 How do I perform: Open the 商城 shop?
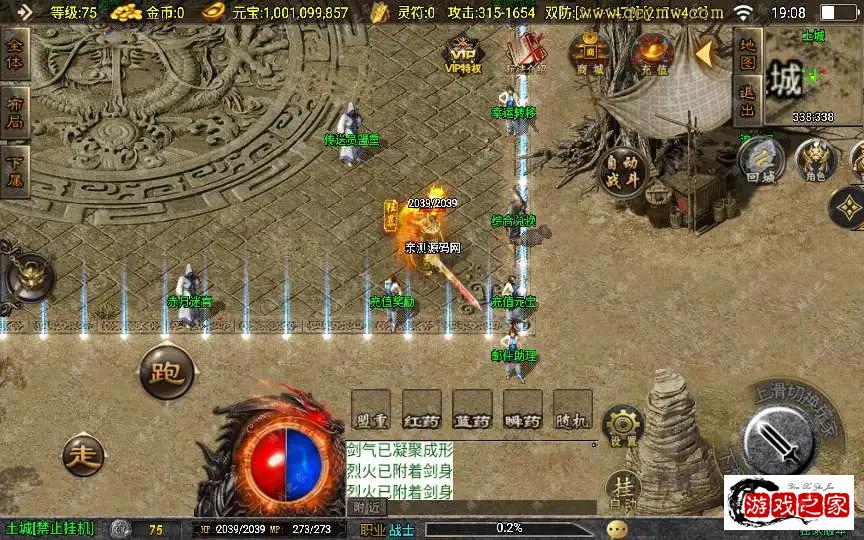(590, 53)
